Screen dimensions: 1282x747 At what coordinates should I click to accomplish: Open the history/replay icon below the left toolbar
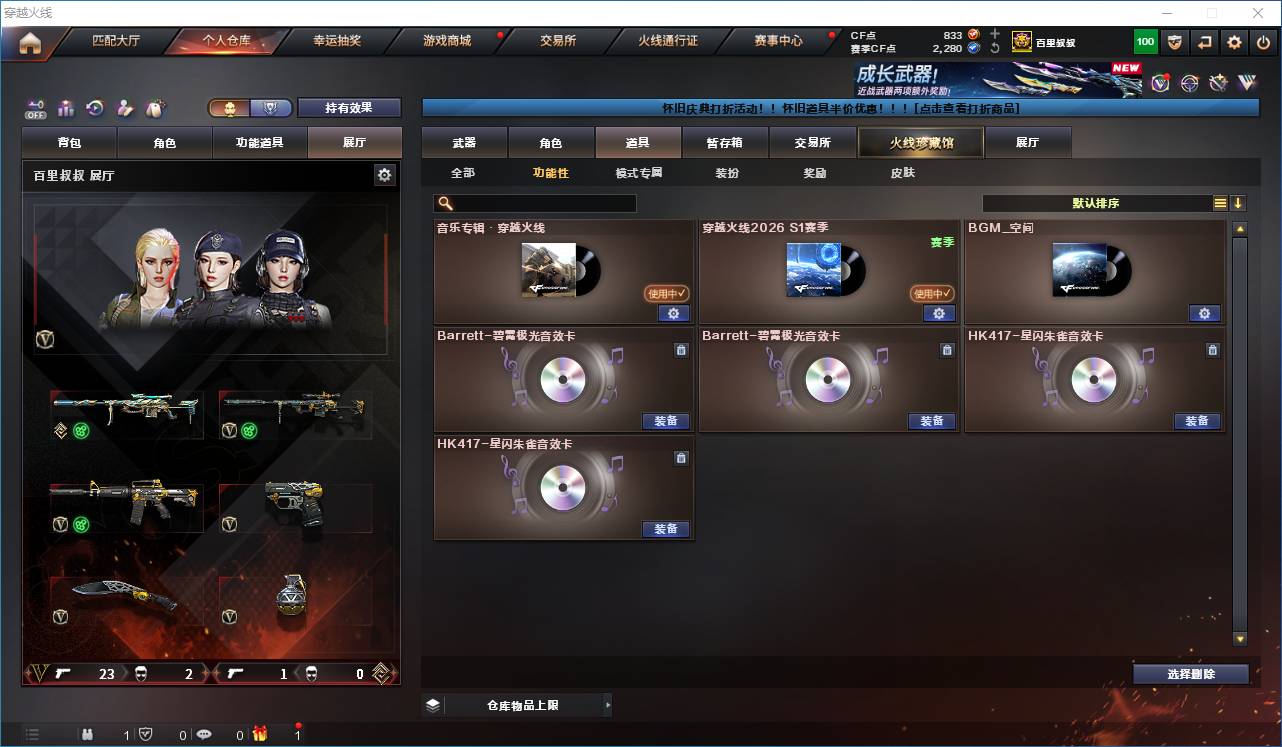click(94, 108)
